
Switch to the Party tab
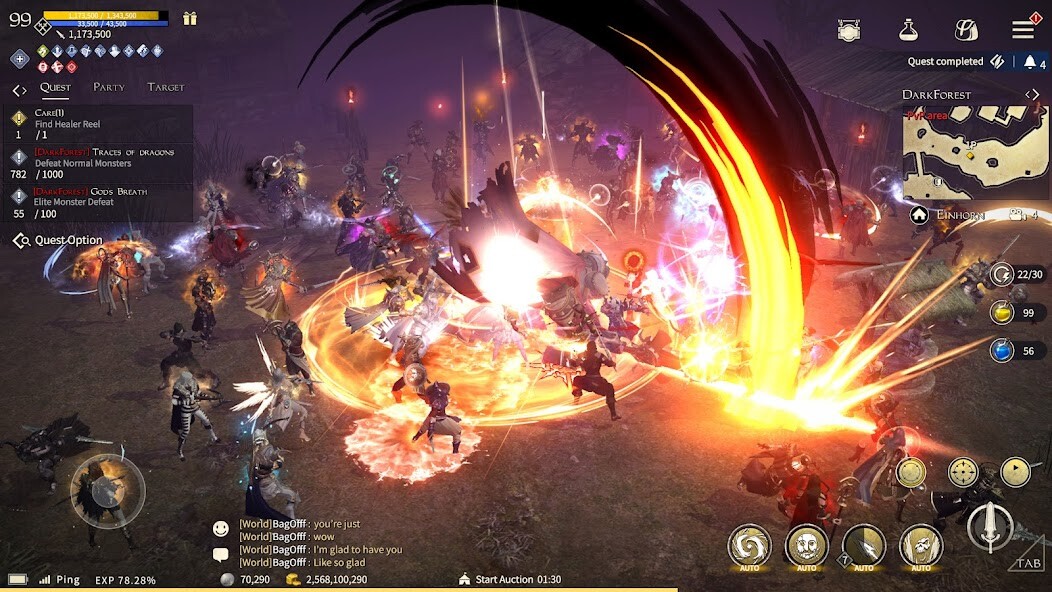(109, 87)
